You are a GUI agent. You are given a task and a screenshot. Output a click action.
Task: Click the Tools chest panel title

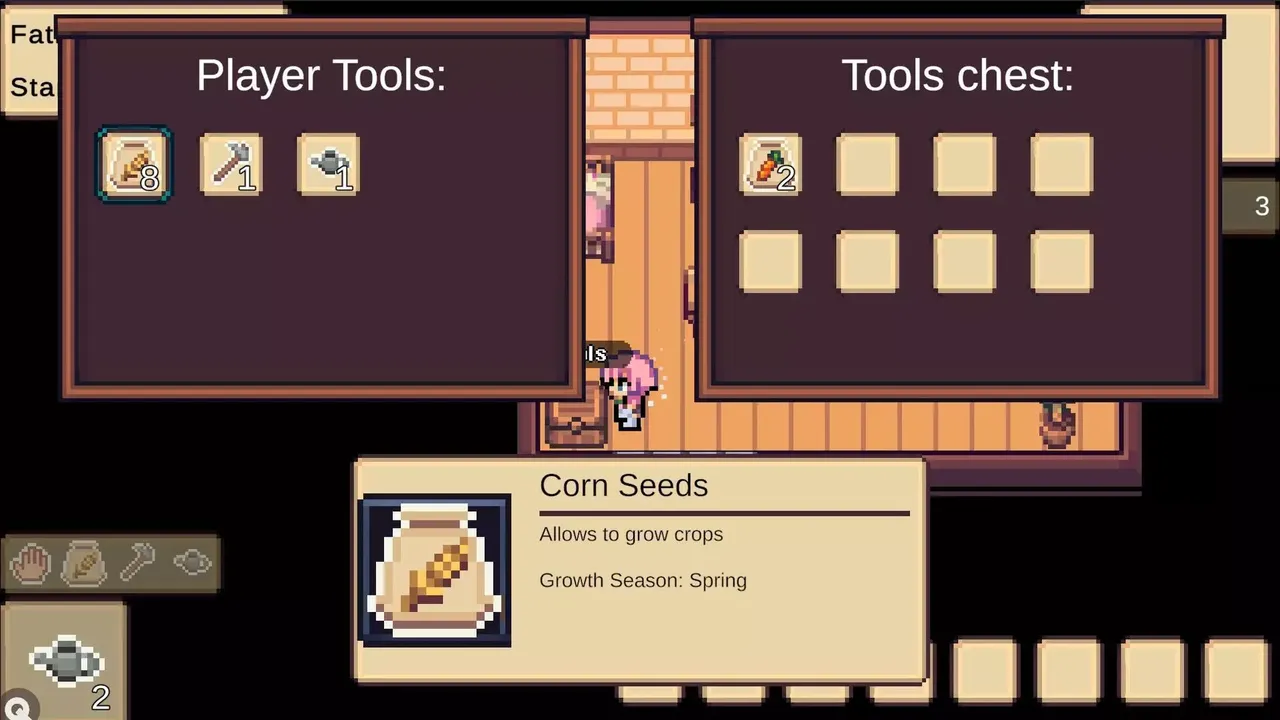957,76
